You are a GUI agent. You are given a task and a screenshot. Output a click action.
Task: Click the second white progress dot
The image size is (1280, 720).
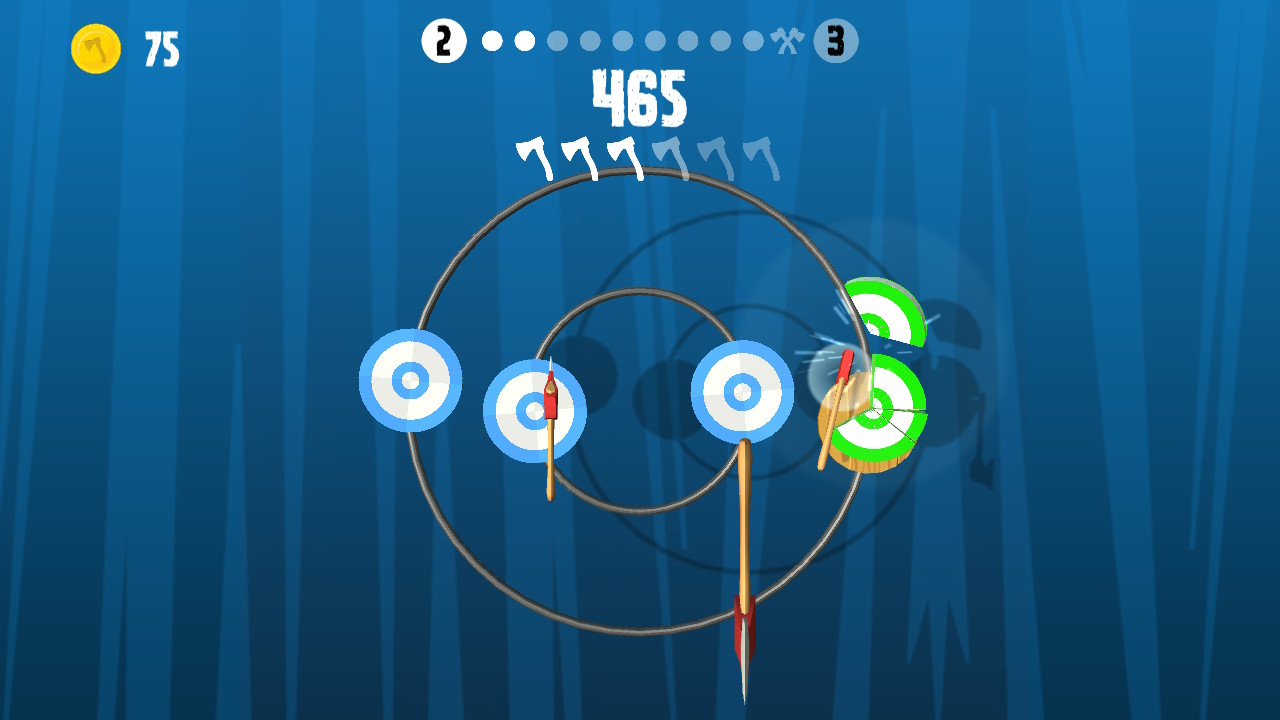pos(523,41)
